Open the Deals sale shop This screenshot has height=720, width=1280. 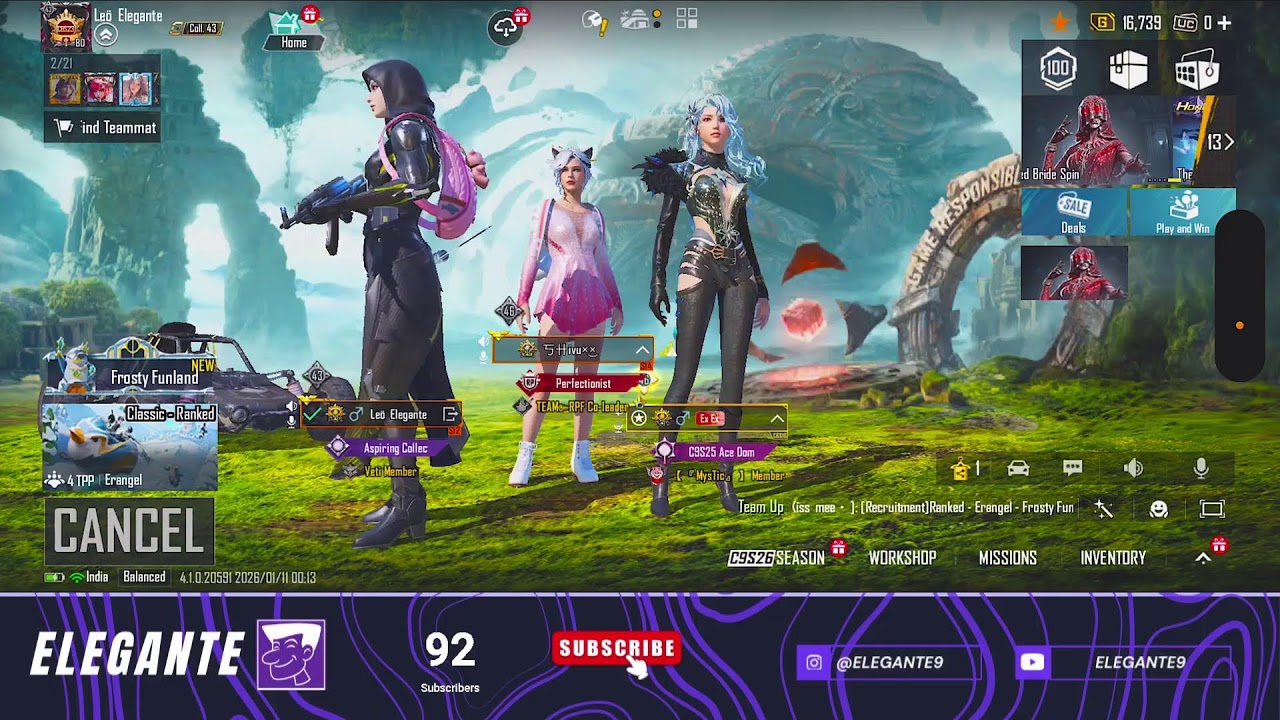tap(1074, 211)
